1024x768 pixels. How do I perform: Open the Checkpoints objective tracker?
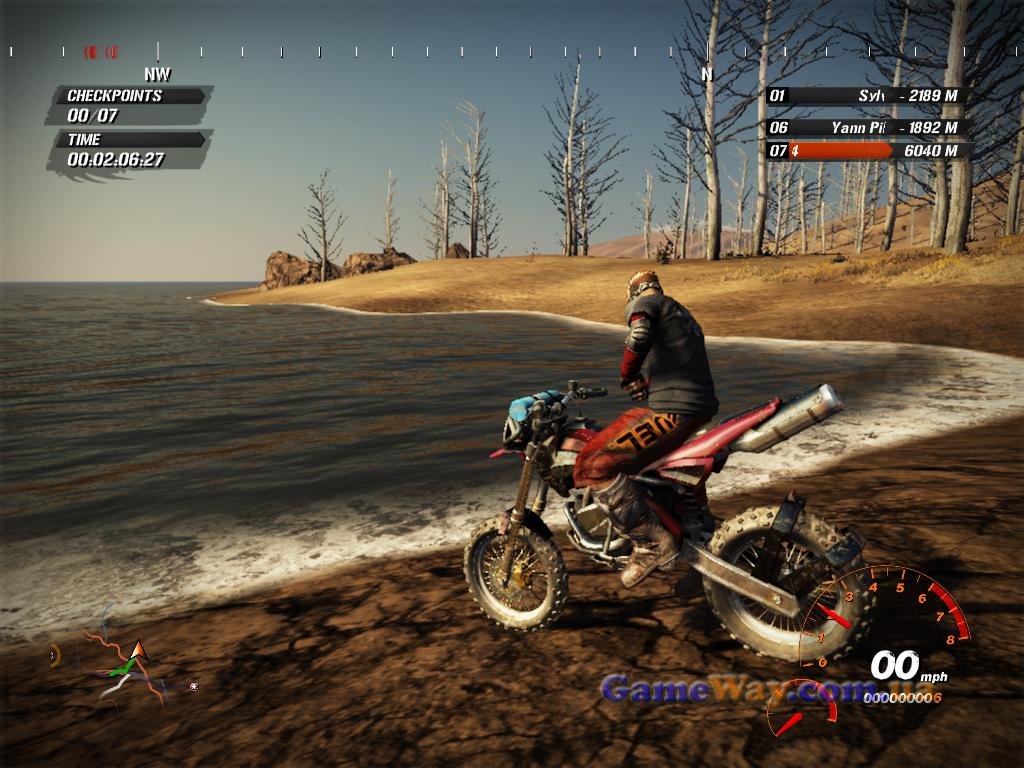coord(128,105)
